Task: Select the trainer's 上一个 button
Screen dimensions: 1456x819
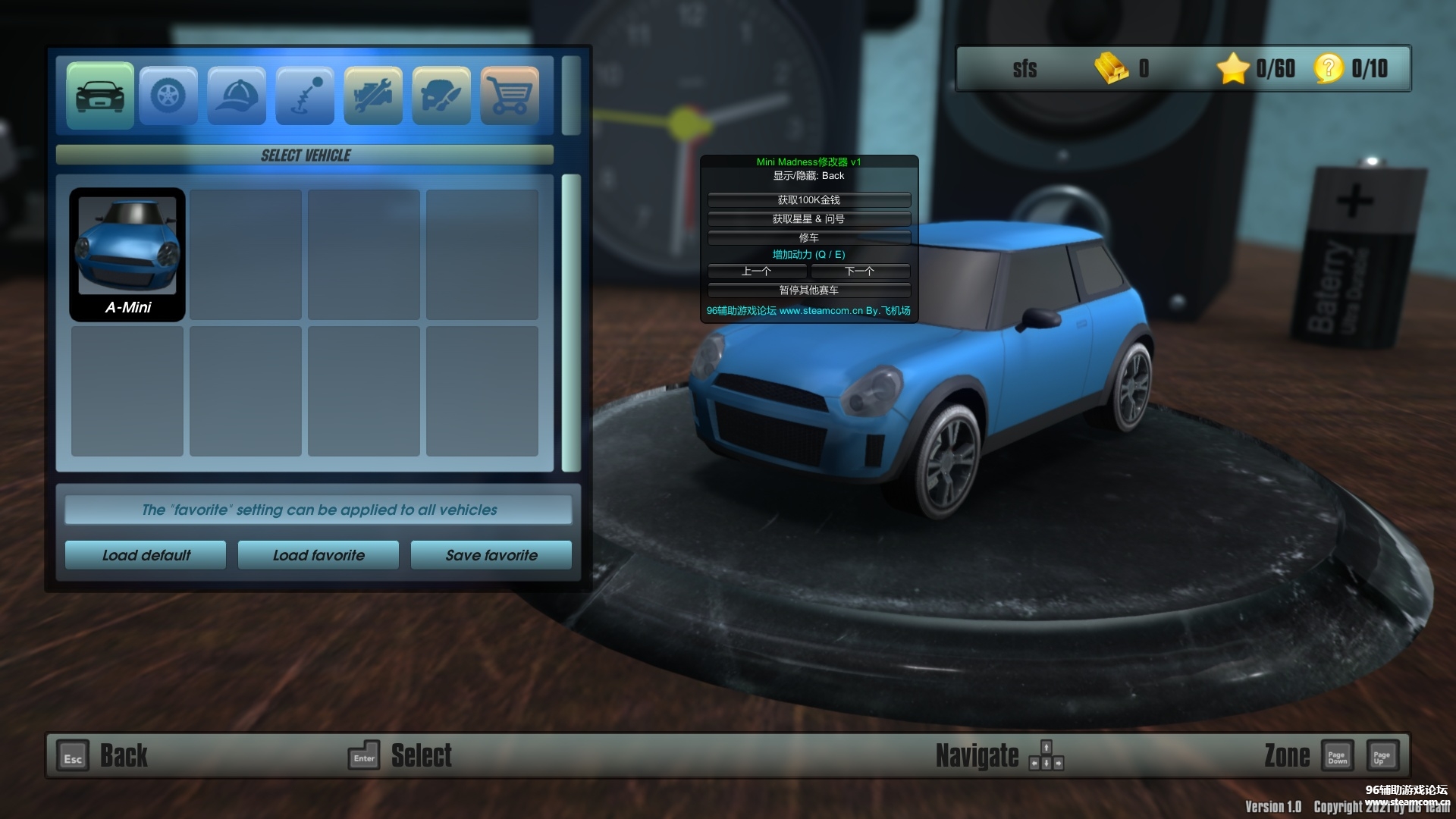Action: pos(757,271)
